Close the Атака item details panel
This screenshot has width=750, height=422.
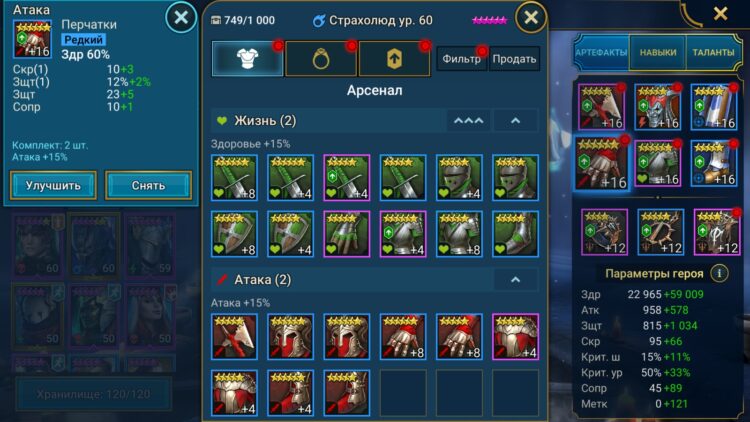click(180, 17)
